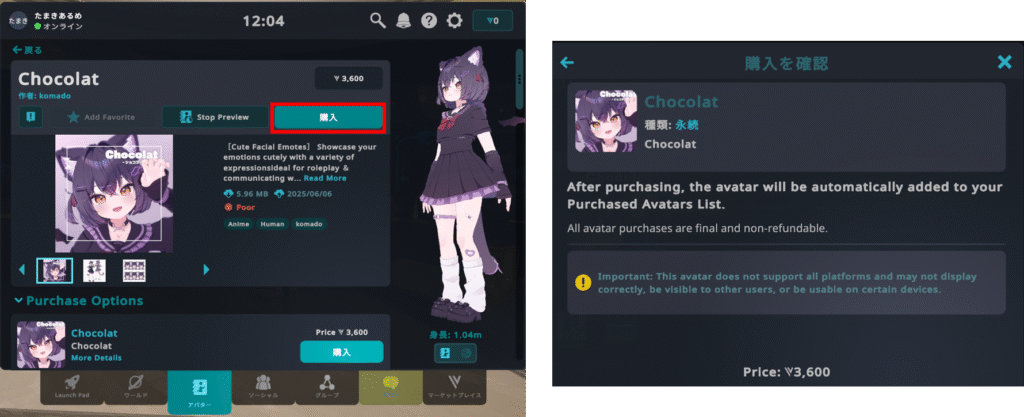Show next thumbnail with the right arrow
The image size is (1024, 417).
coord(207,269)
